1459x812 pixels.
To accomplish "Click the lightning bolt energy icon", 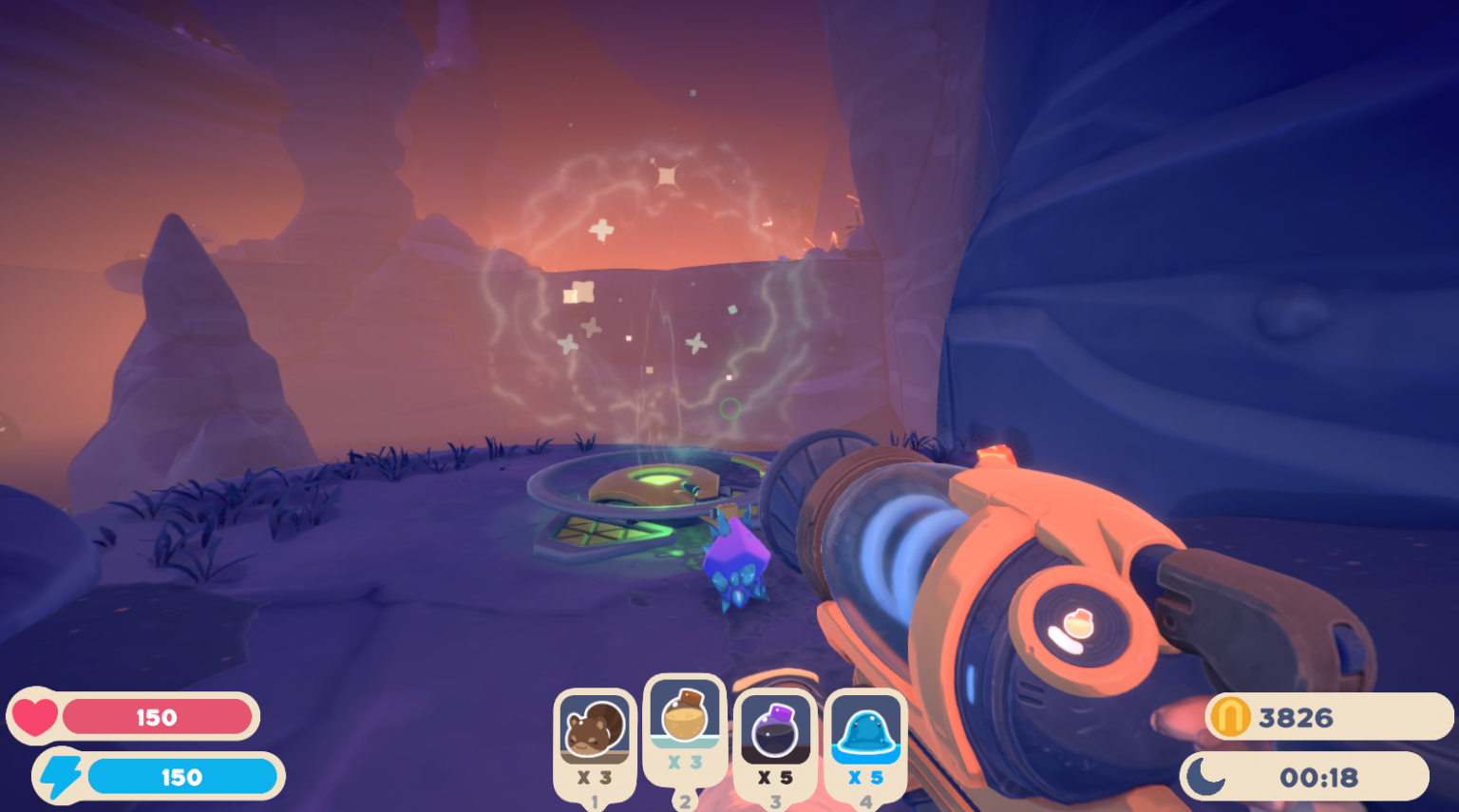I will [63, 776].
